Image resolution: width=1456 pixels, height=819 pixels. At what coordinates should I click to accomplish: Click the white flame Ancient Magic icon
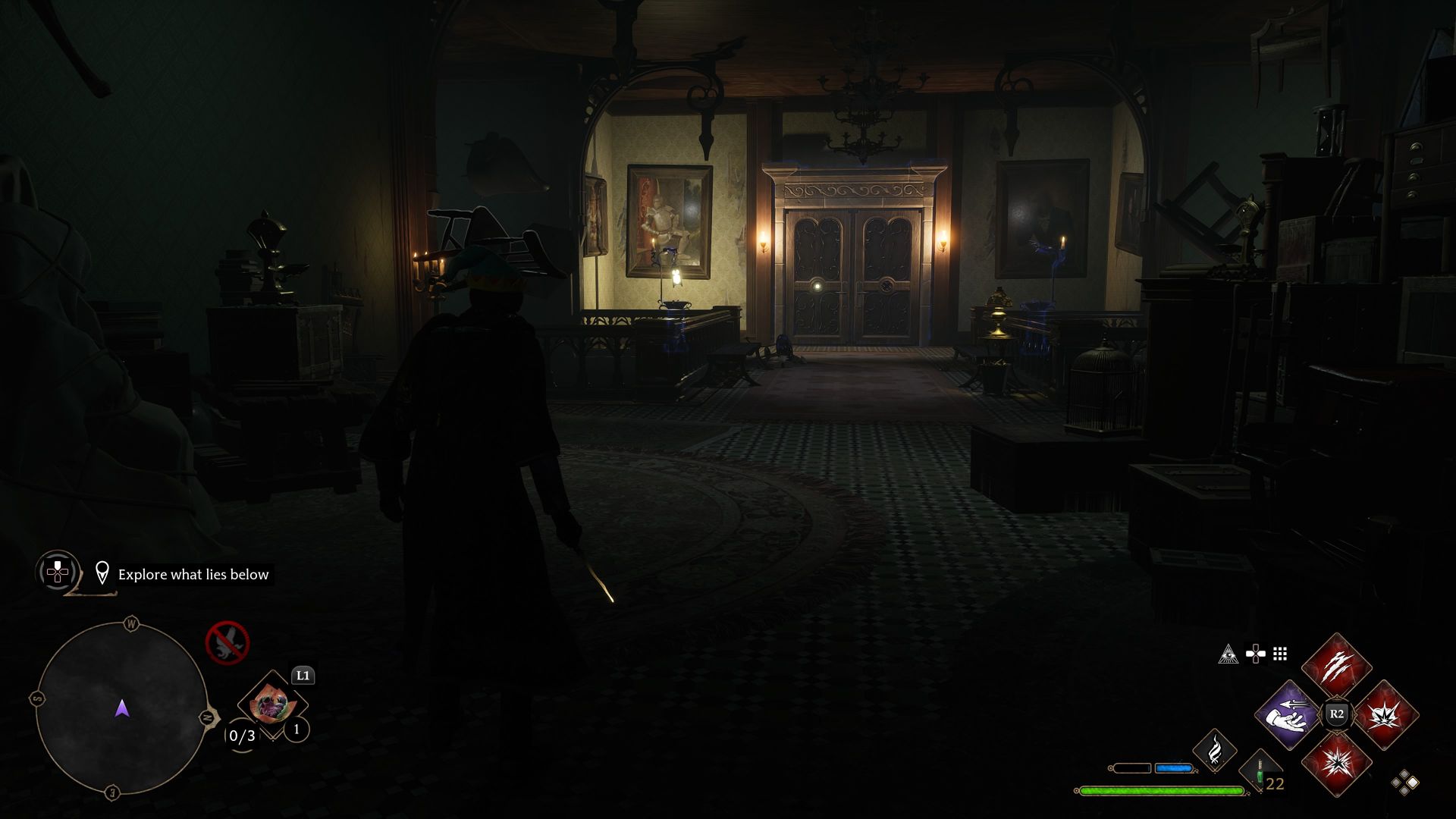click(x=1214, y=750)
